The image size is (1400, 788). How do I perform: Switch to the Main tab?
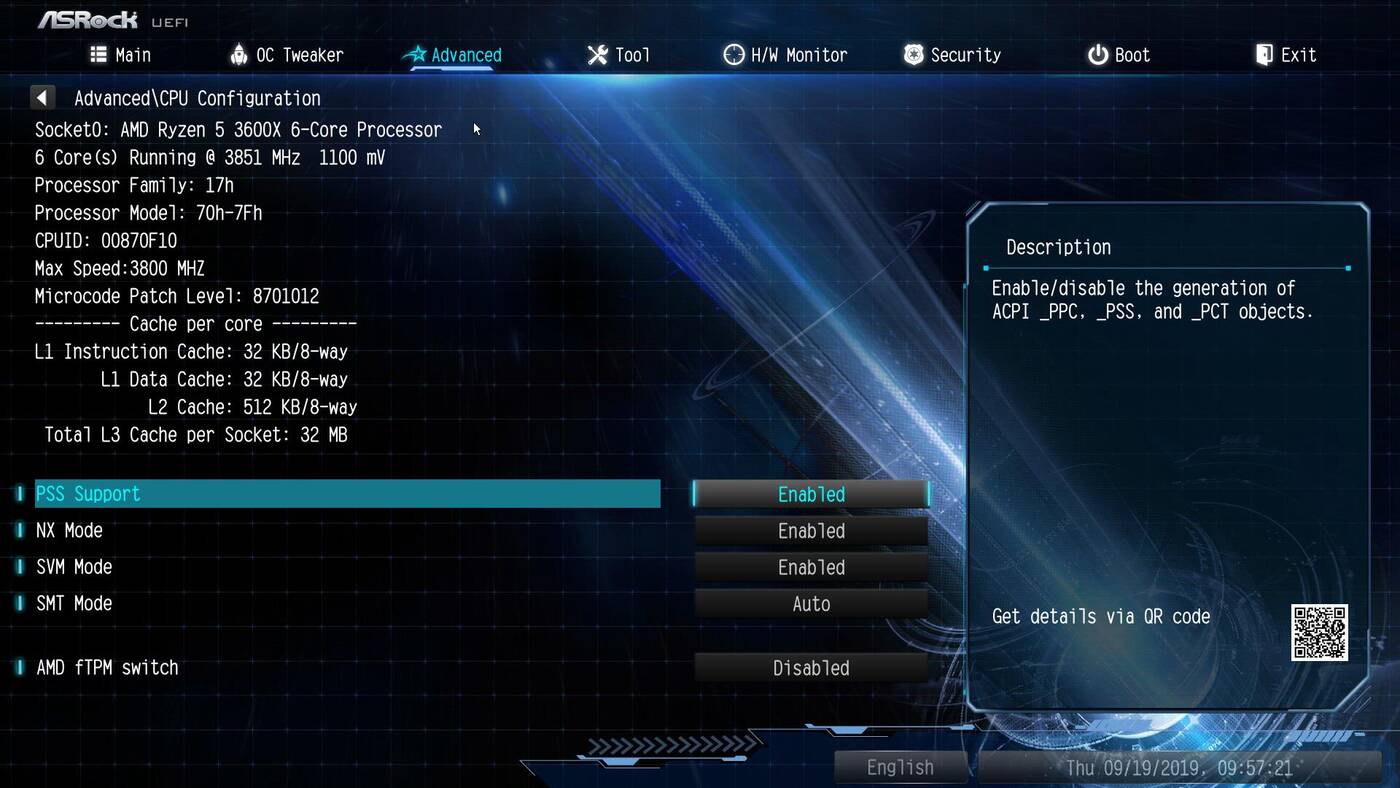(121, 55)
